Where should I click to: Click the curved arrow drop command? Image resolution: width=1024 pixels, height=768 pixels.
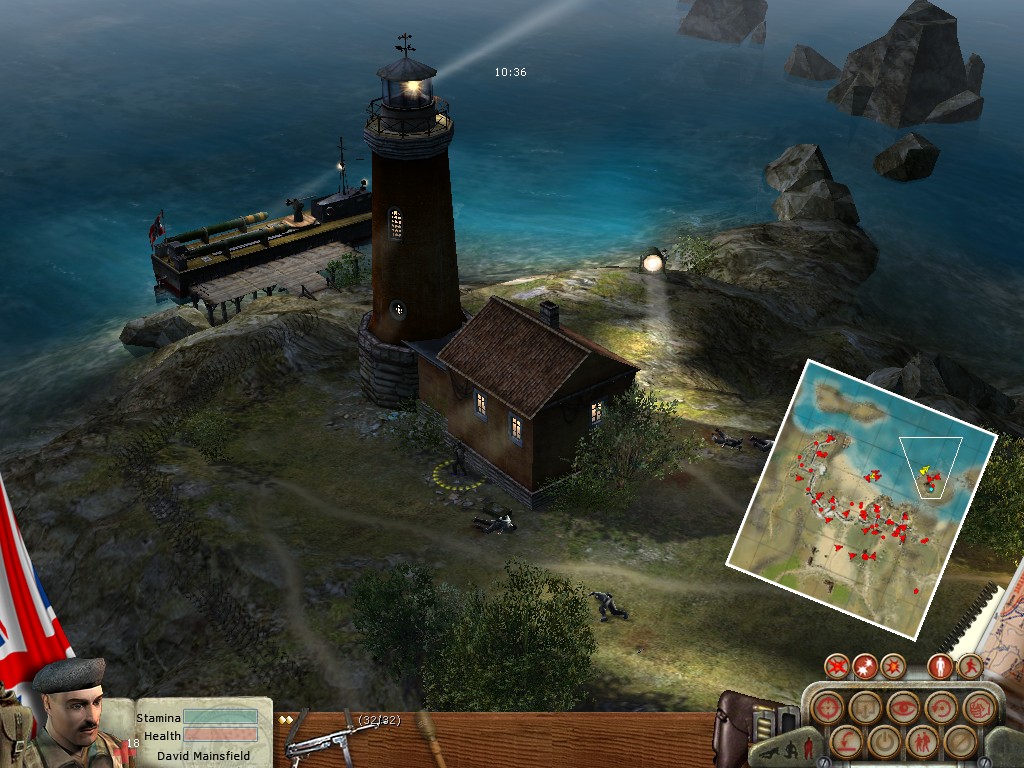coord(845,741)
